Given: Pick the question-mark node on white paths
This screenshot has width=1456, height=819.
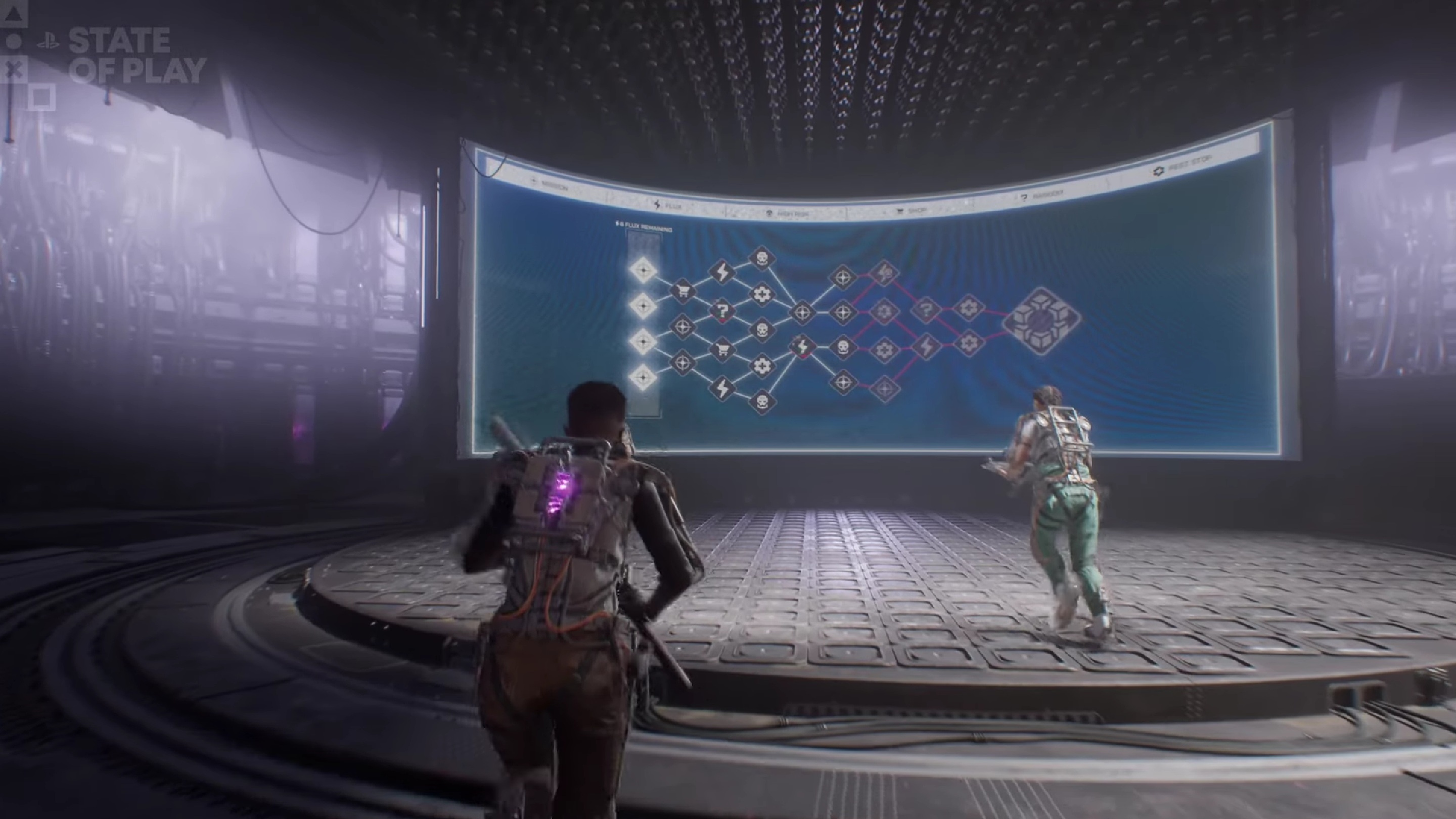Looking at the screenshot, I should coord(722,310).
